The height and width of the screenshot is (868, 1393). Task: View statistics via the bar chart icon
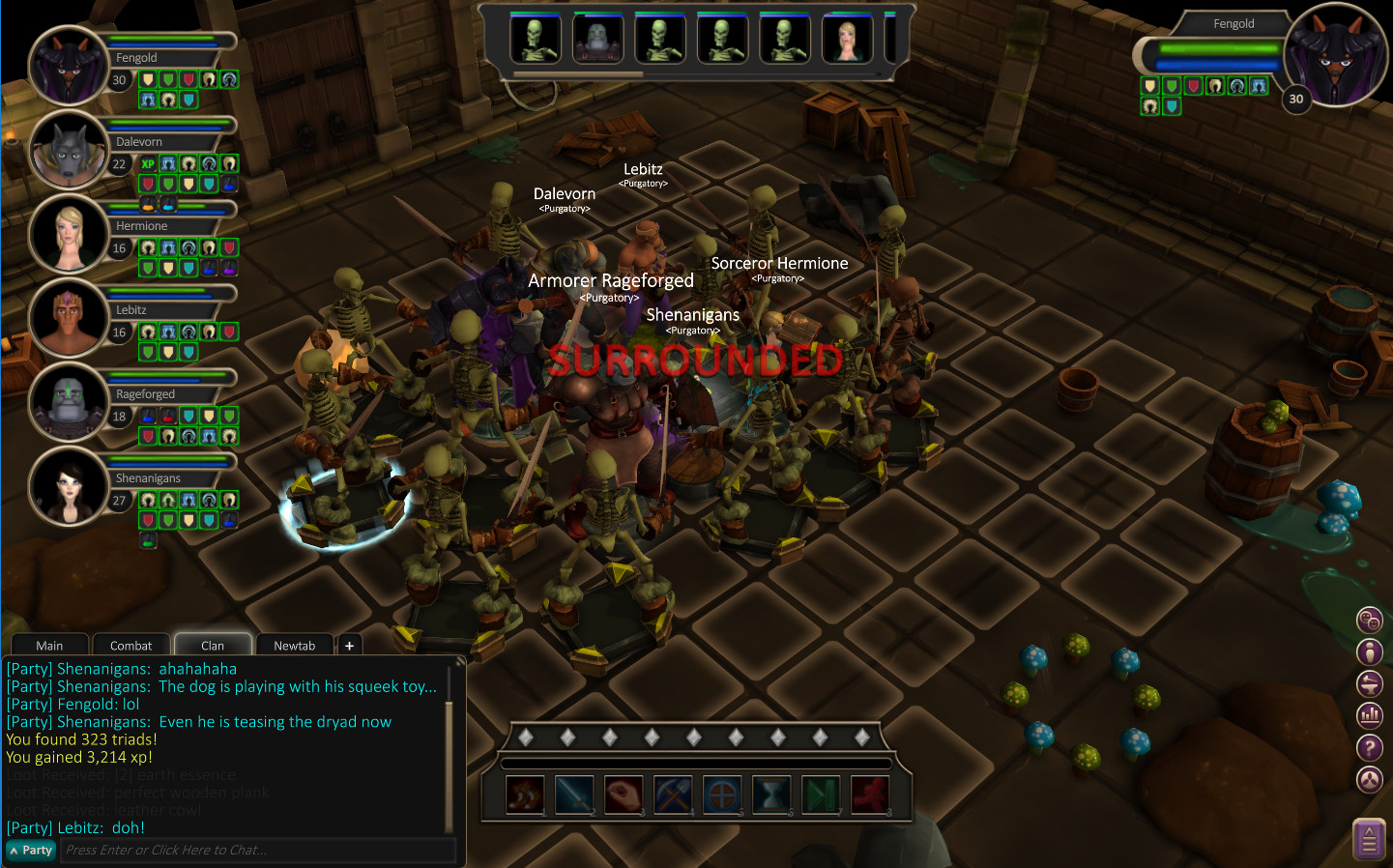click(x=1370, y=715)
